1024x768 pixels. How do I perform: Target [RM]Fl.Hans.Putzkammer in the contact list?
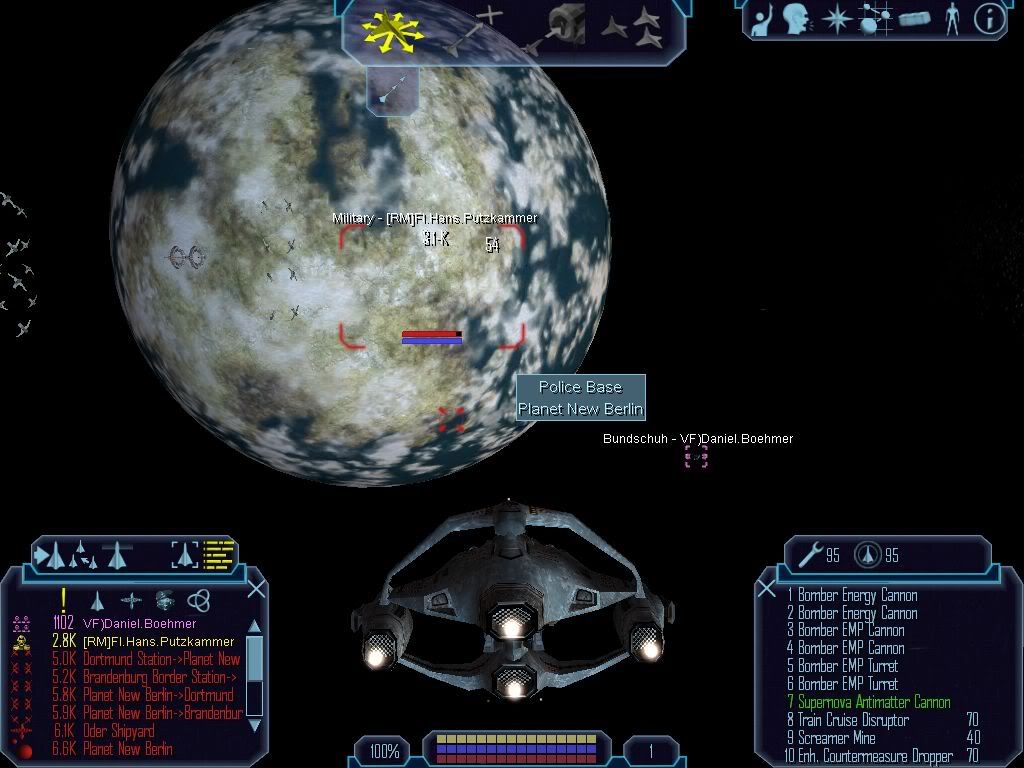[158, 642]
